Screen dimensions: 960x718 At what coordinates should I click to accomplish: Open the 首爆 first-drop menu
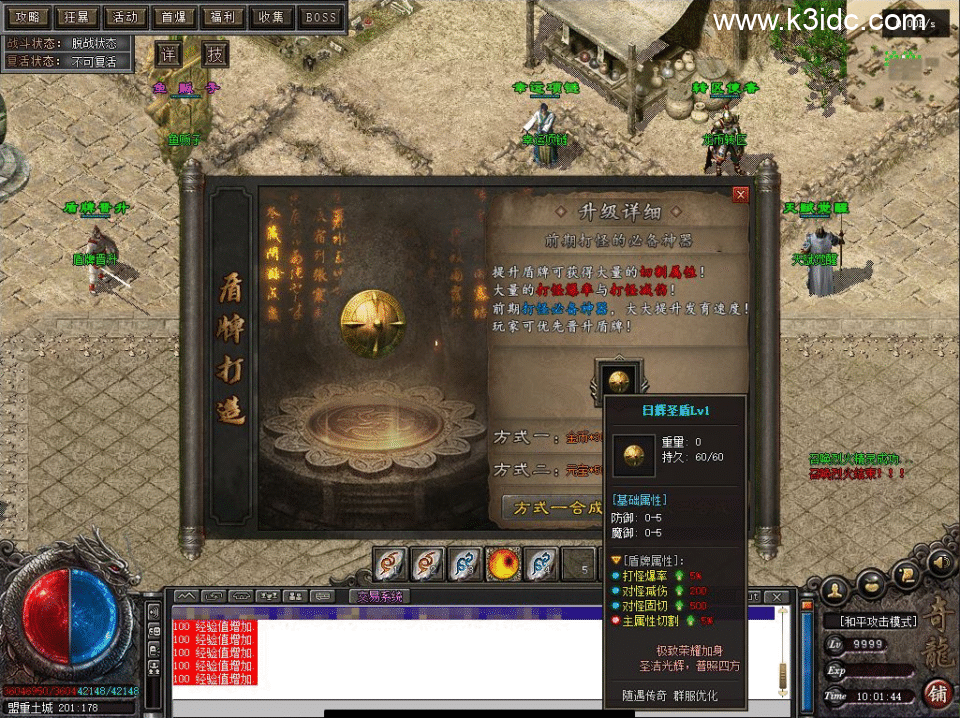pos(175,17)
